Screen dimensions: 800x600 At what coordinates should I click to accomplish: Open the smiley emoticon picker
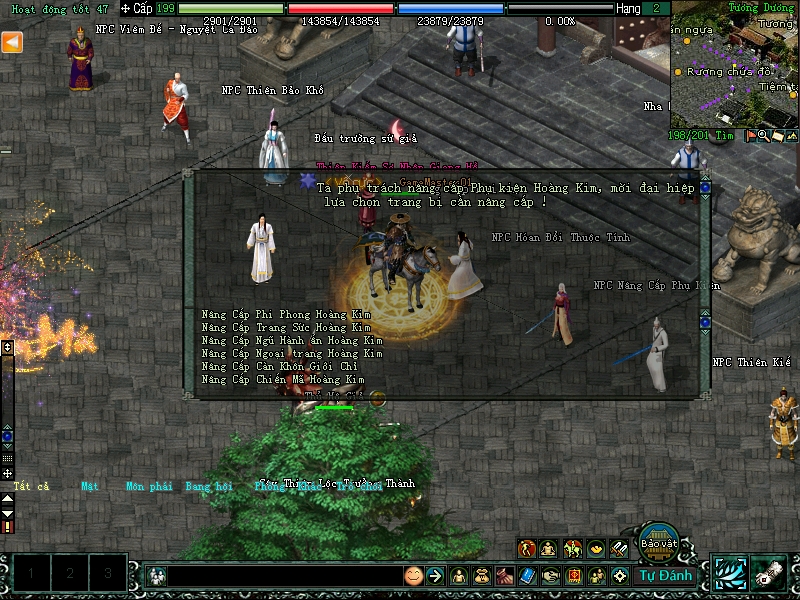(413, 576)
